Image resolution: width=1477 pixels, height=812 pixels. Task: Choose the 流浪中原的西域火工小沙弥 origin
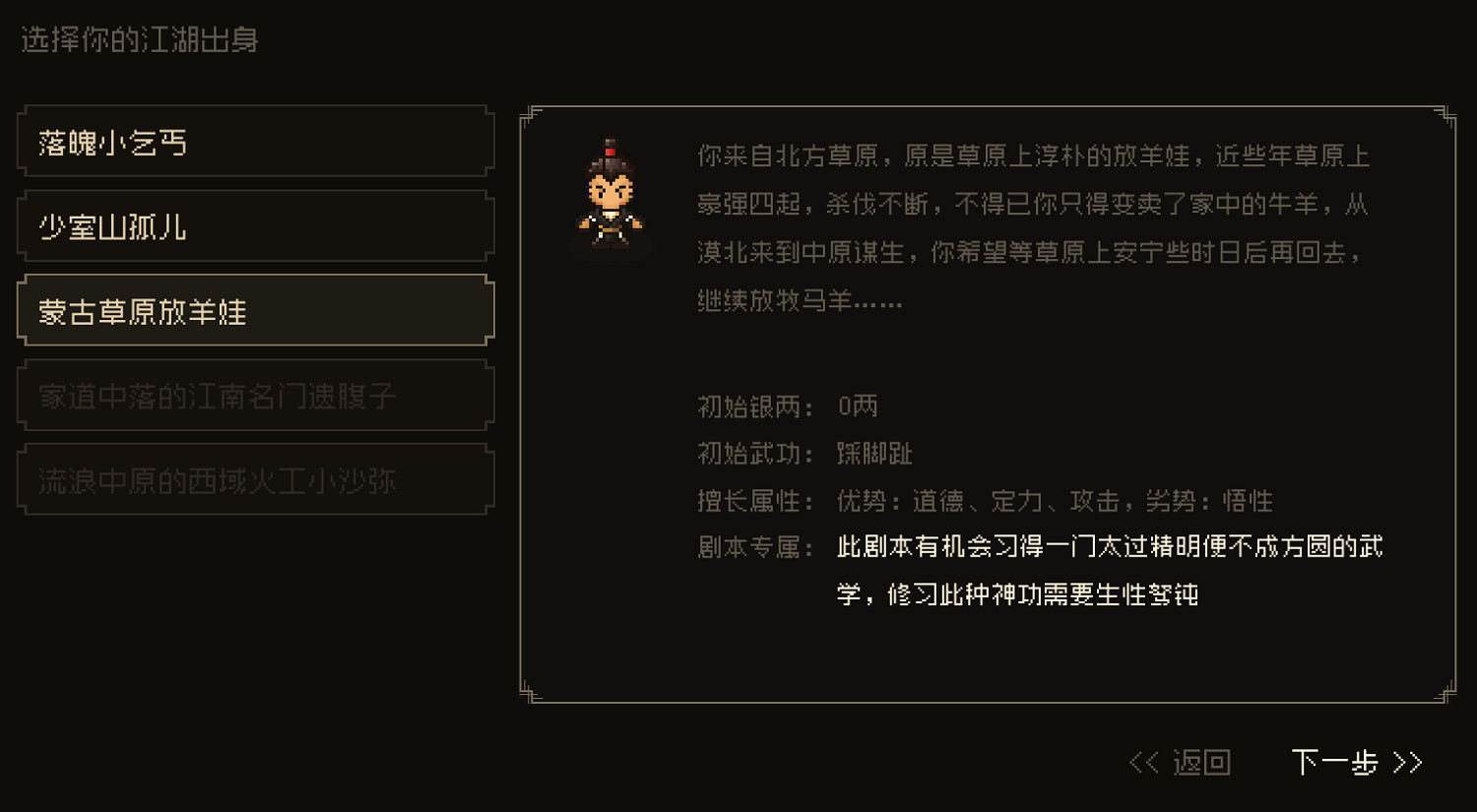255,478
